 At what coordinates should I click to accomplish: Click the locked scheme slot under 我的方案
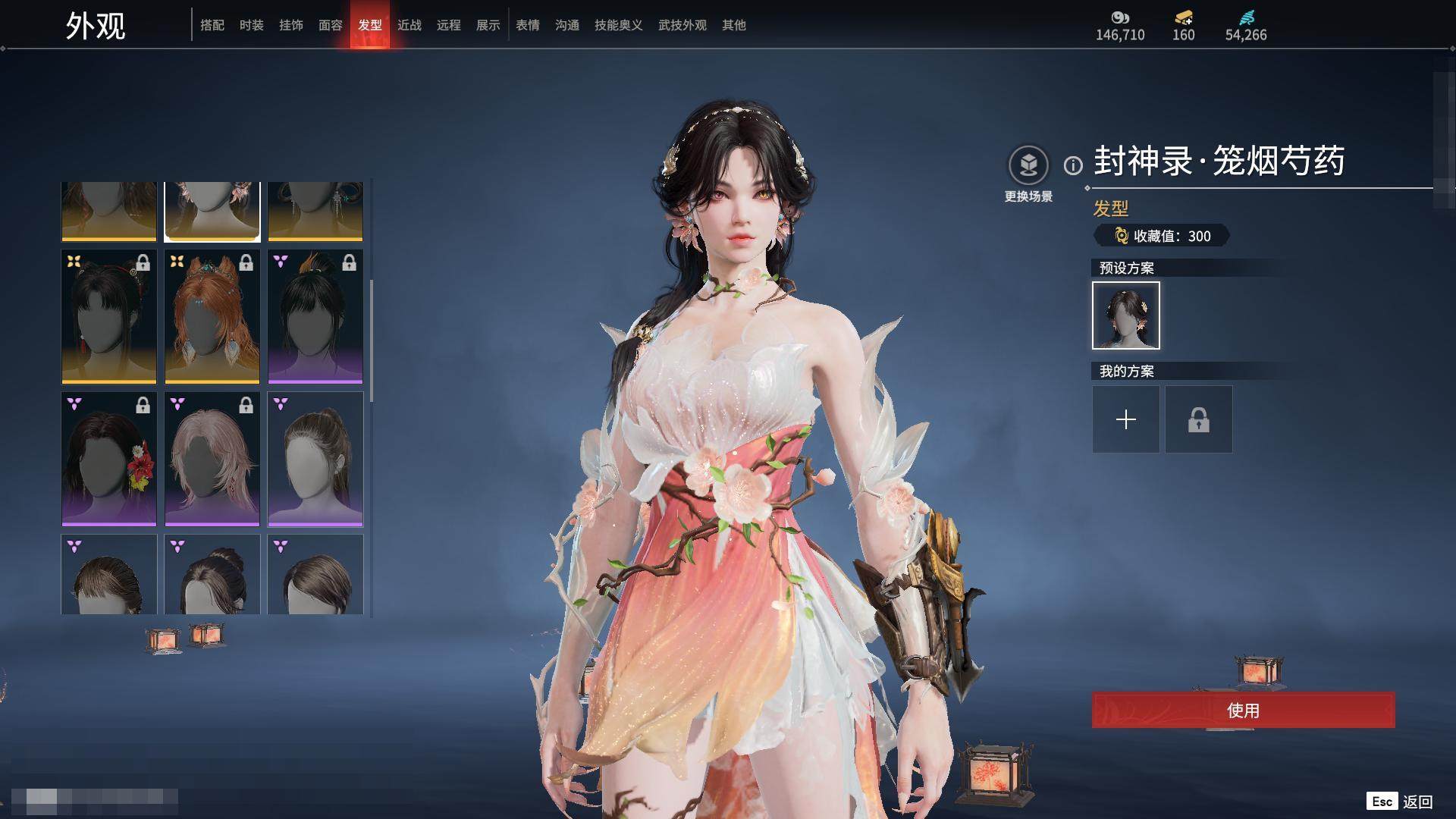tap(1198, 419)
